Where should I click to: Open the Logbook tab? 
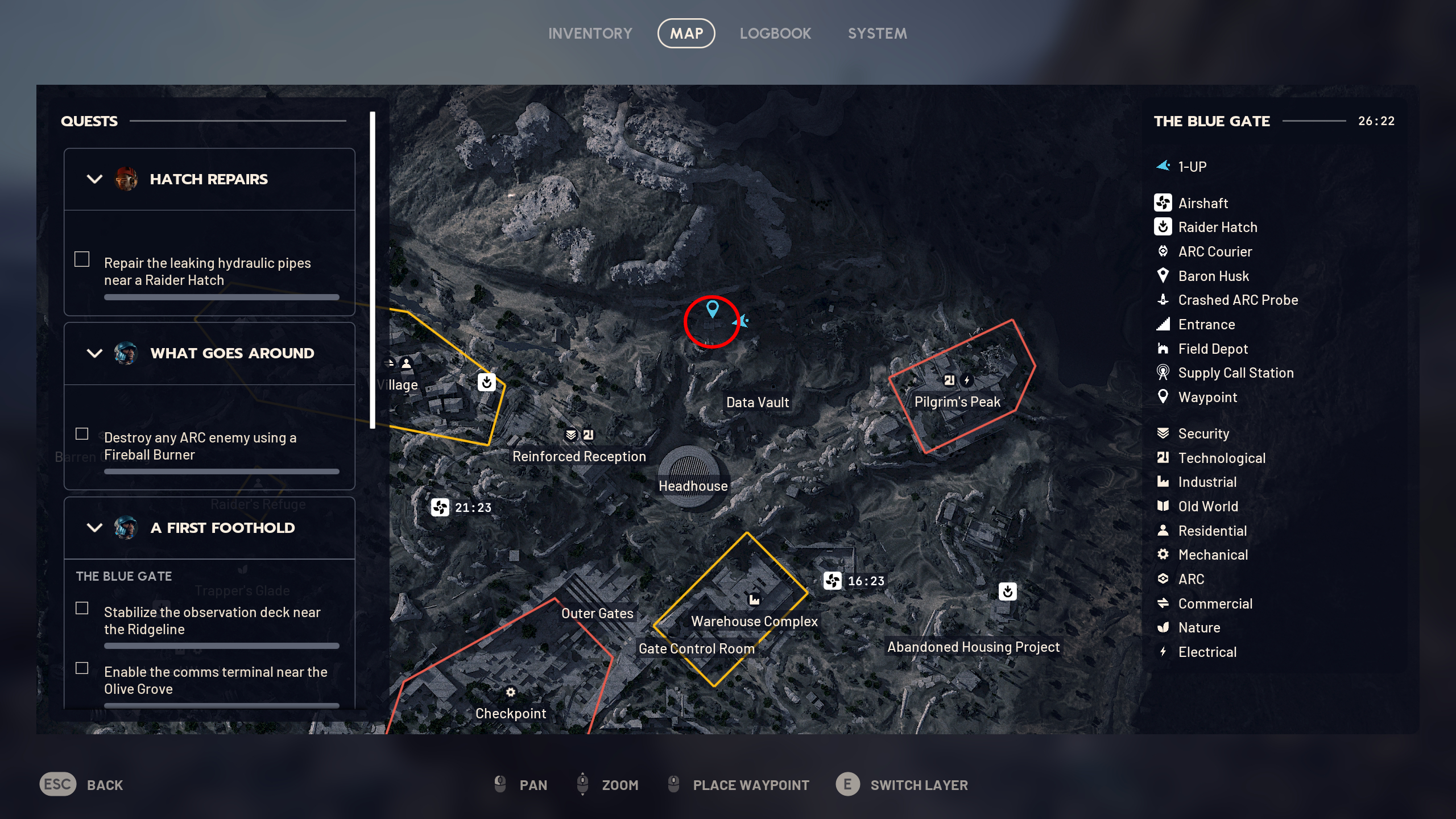click(775, 33)
